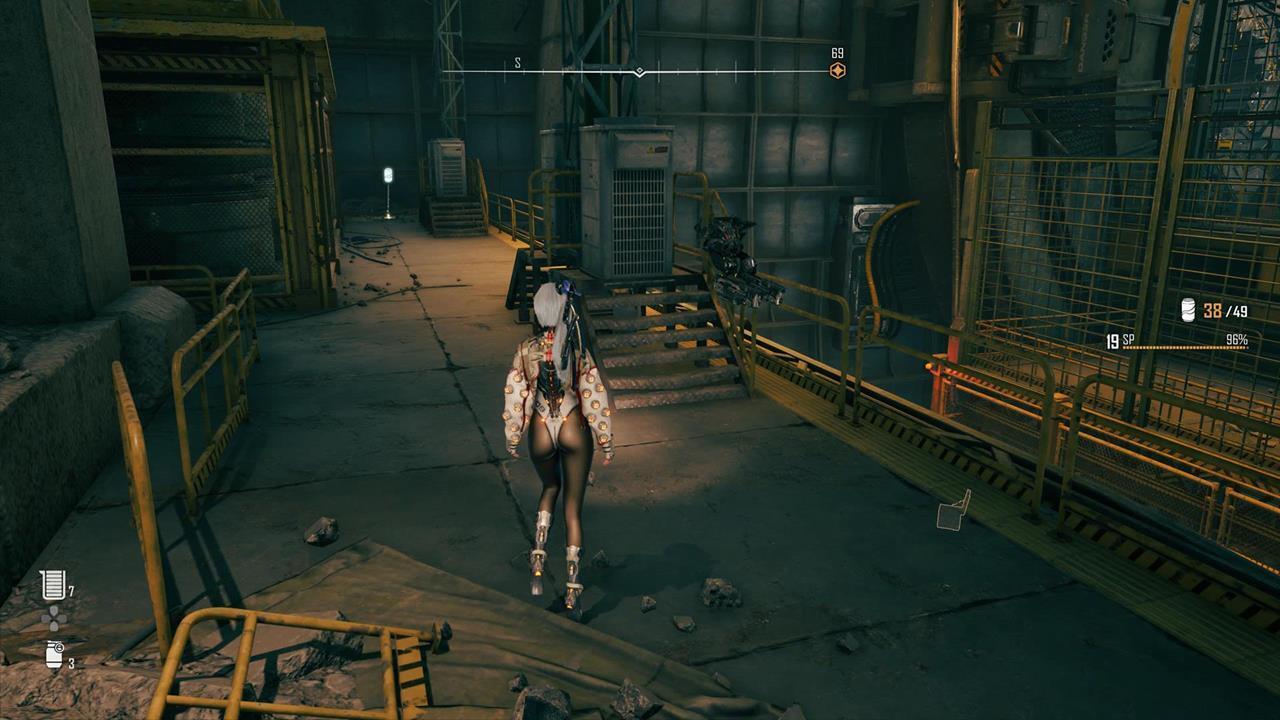Viewport: 1280px width, 720px height.
Task: Click the striped beaker consumable icon
Action: click(52, 585)
